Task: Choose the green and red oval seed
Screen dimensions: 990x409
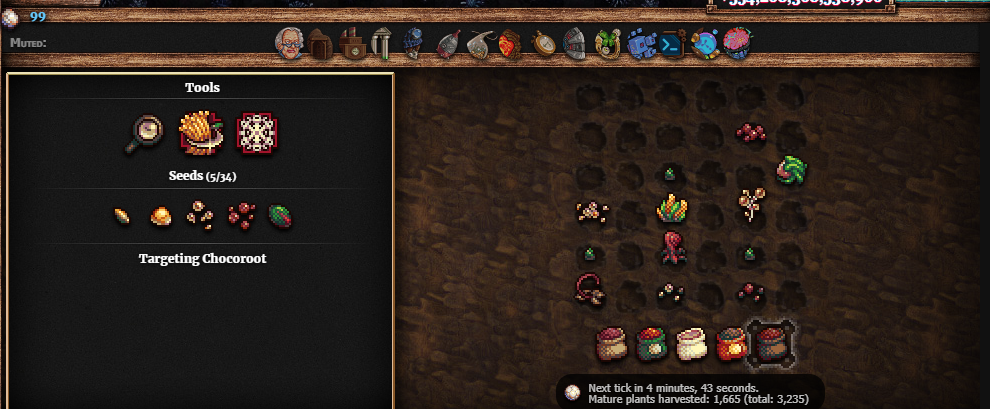Action: point(280,215)
